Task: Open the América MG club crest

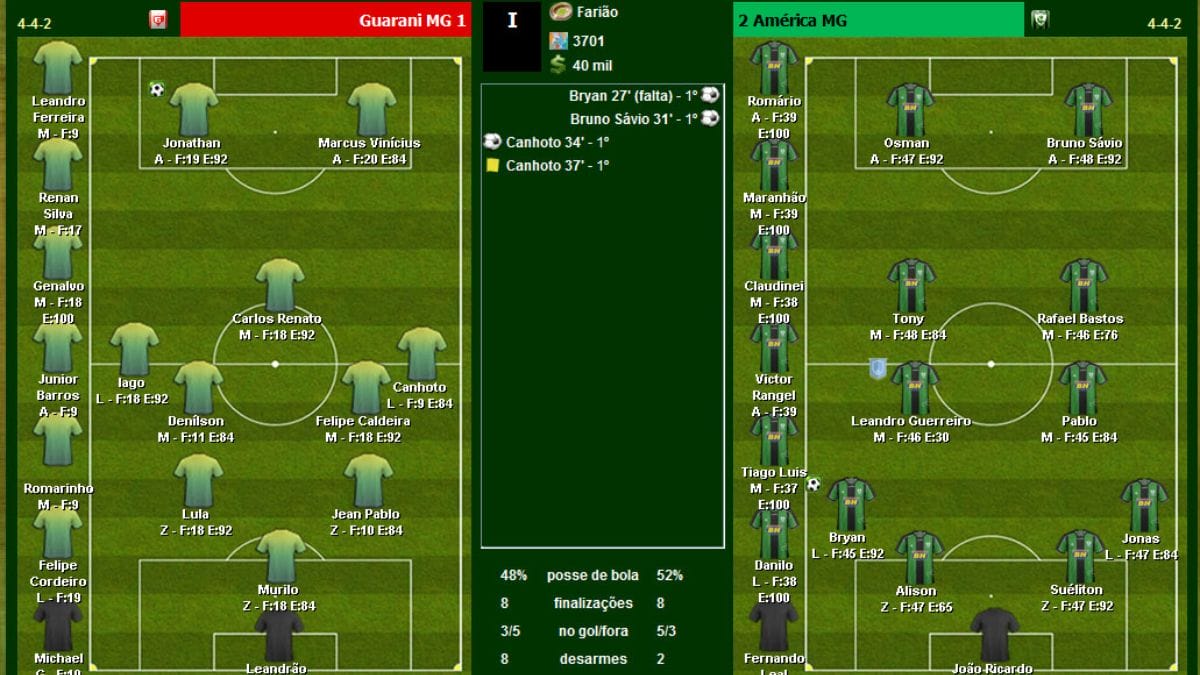Action: point(1039,20)
